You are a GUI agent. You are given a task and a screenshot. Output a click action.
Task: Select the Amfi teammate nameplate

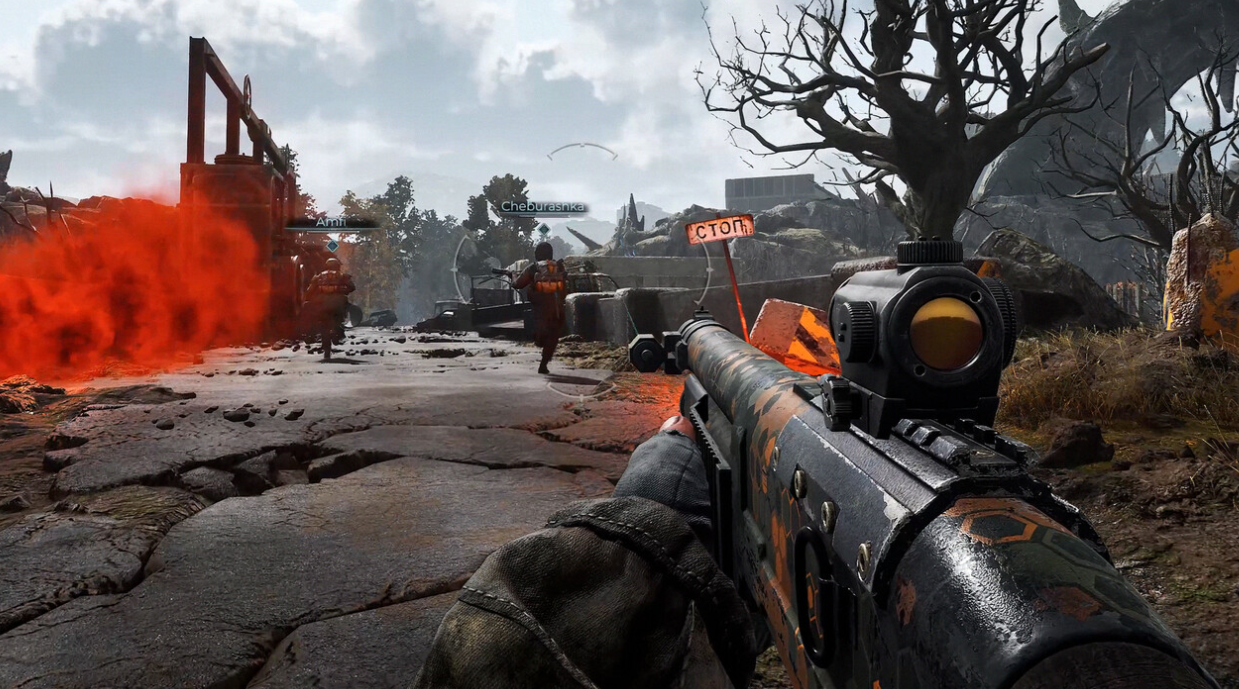(331, 223)
